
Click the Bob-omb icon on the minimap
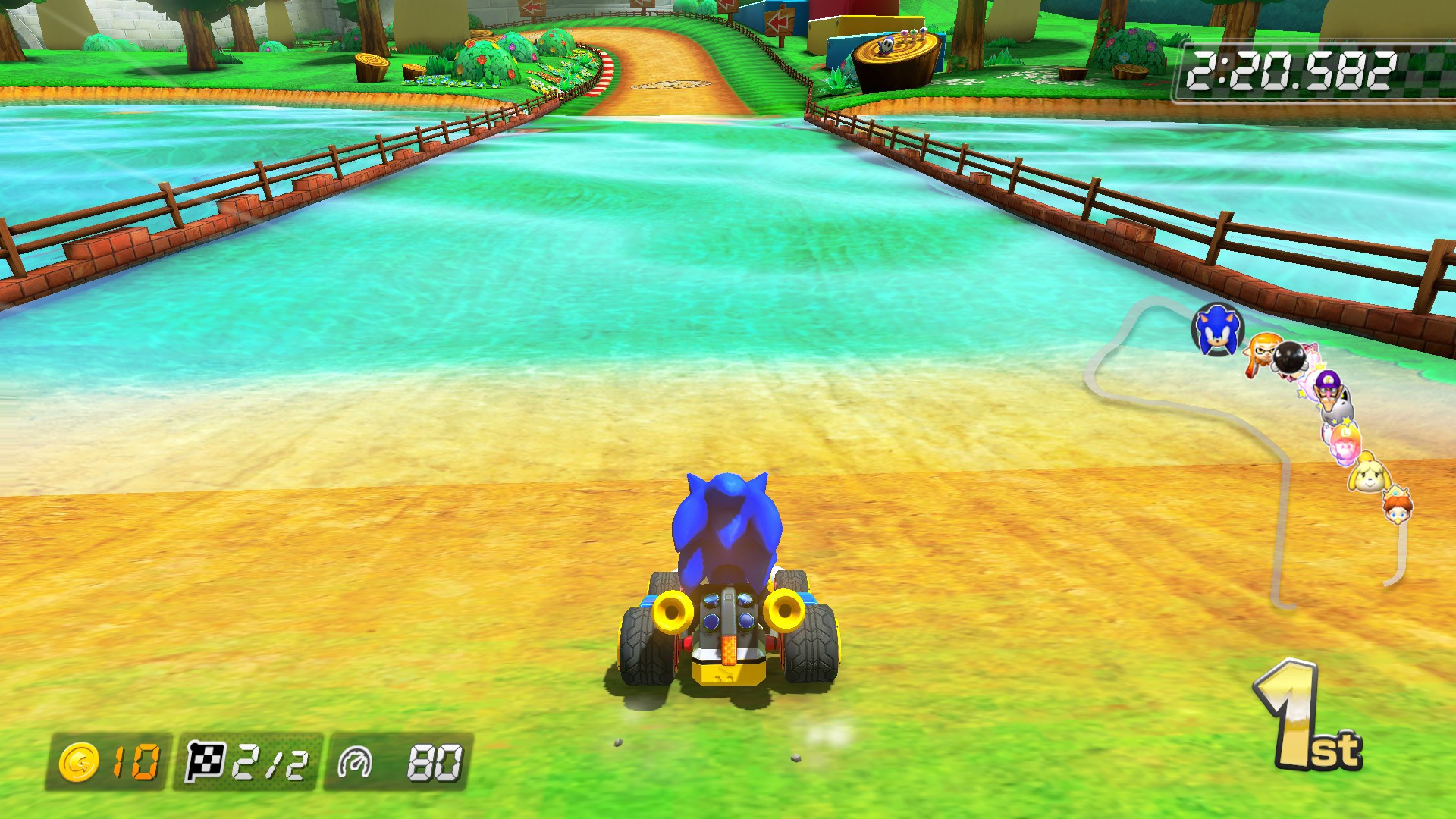1288,358
